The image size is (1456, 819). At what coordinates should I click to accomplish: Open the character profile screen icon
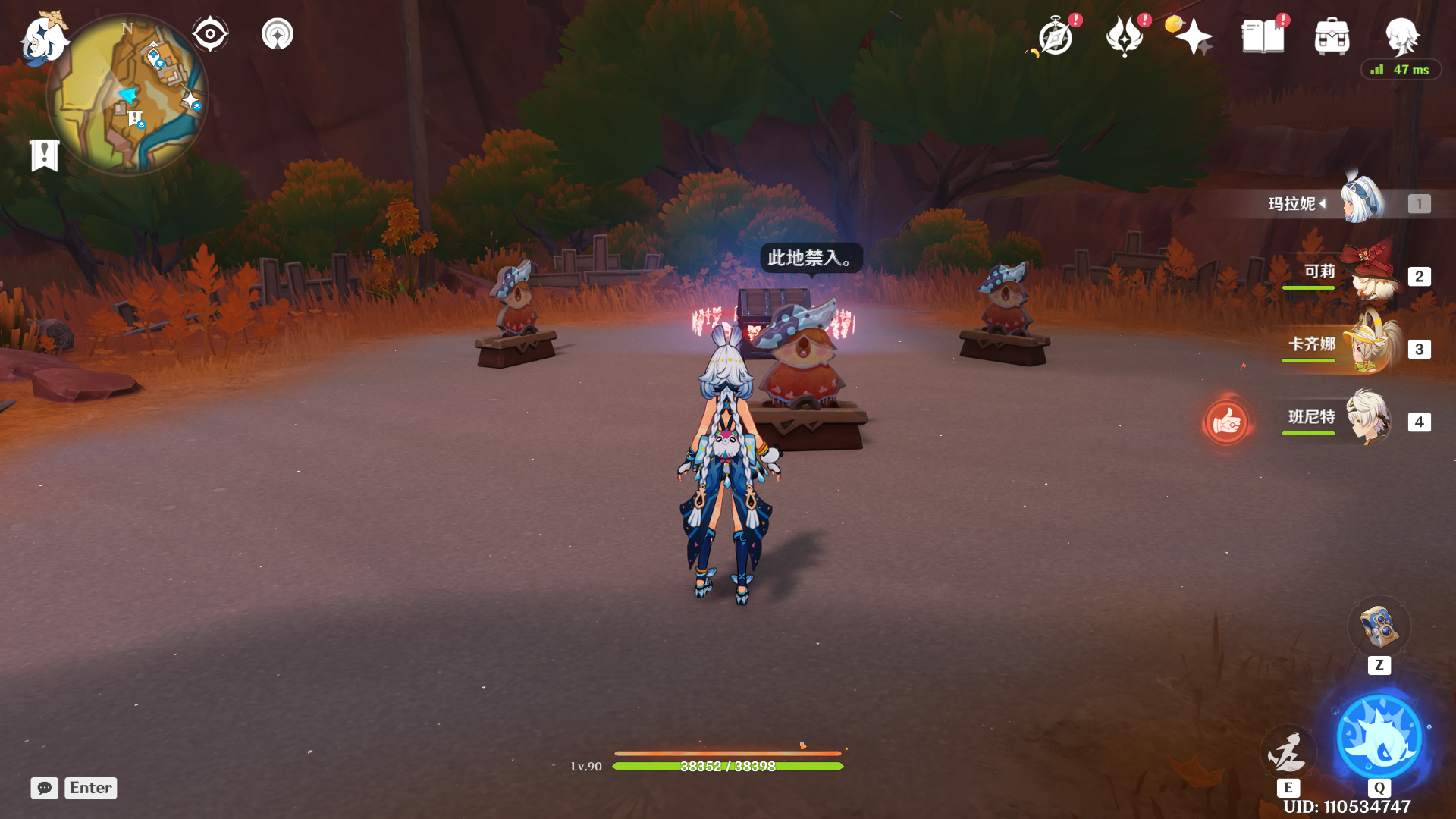1401,35
